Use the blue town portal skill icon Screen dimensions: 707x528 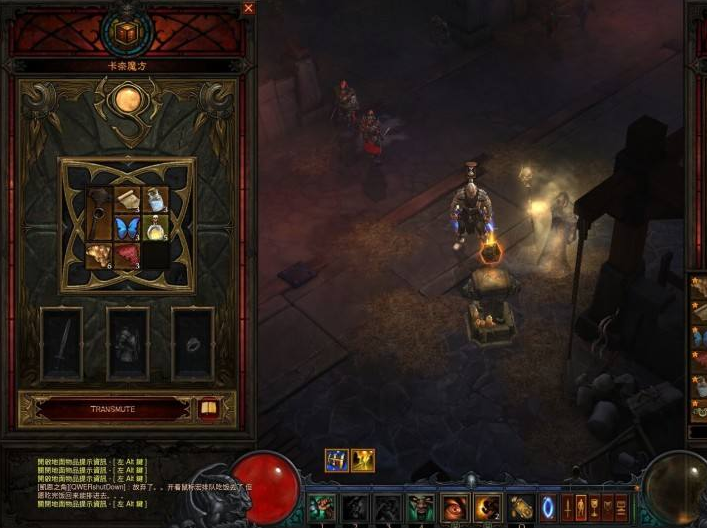click(548, 506)
